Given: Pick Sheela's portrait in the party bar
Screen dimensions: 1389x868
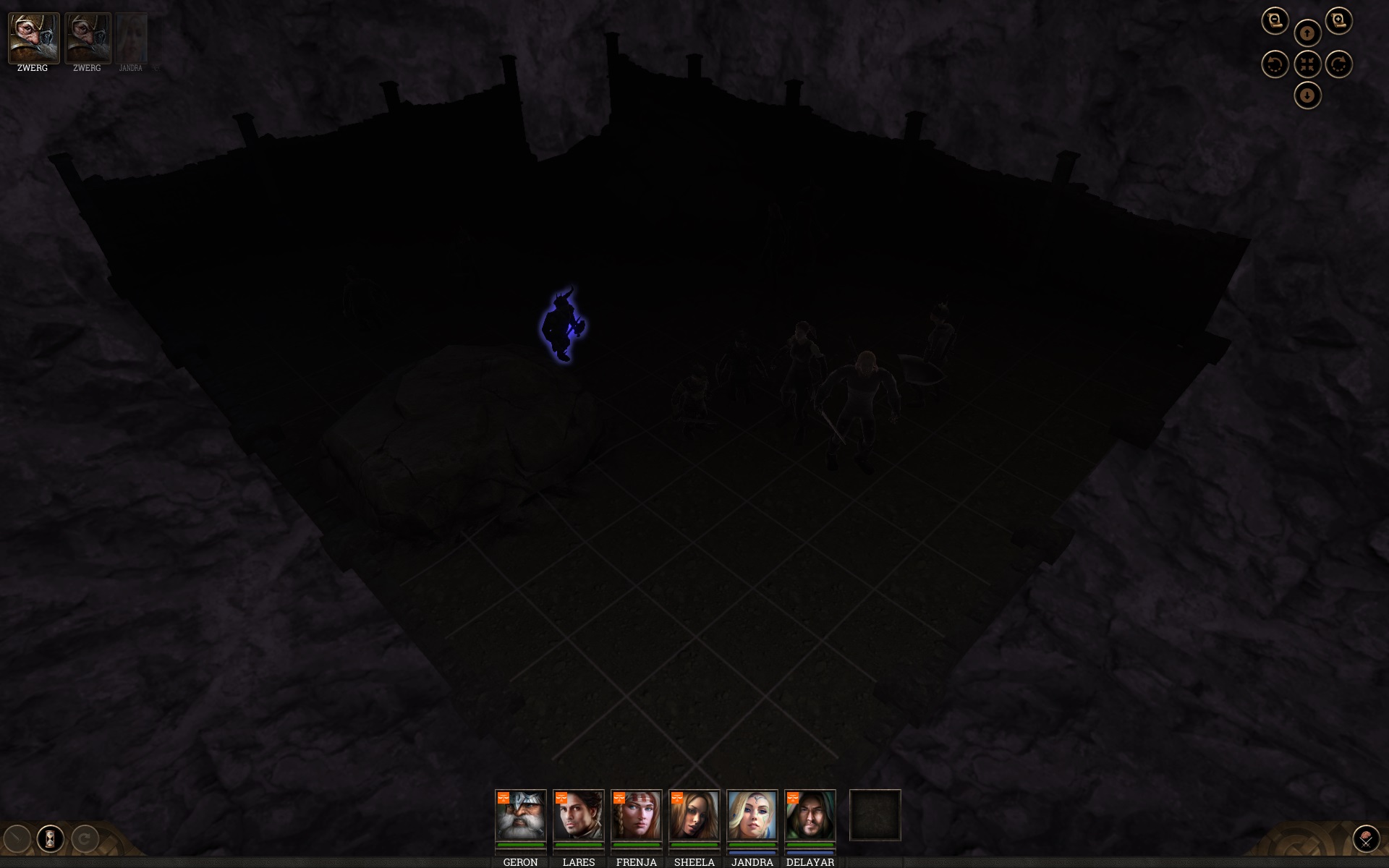Looking at the screenshot, I should pos(694,815).
